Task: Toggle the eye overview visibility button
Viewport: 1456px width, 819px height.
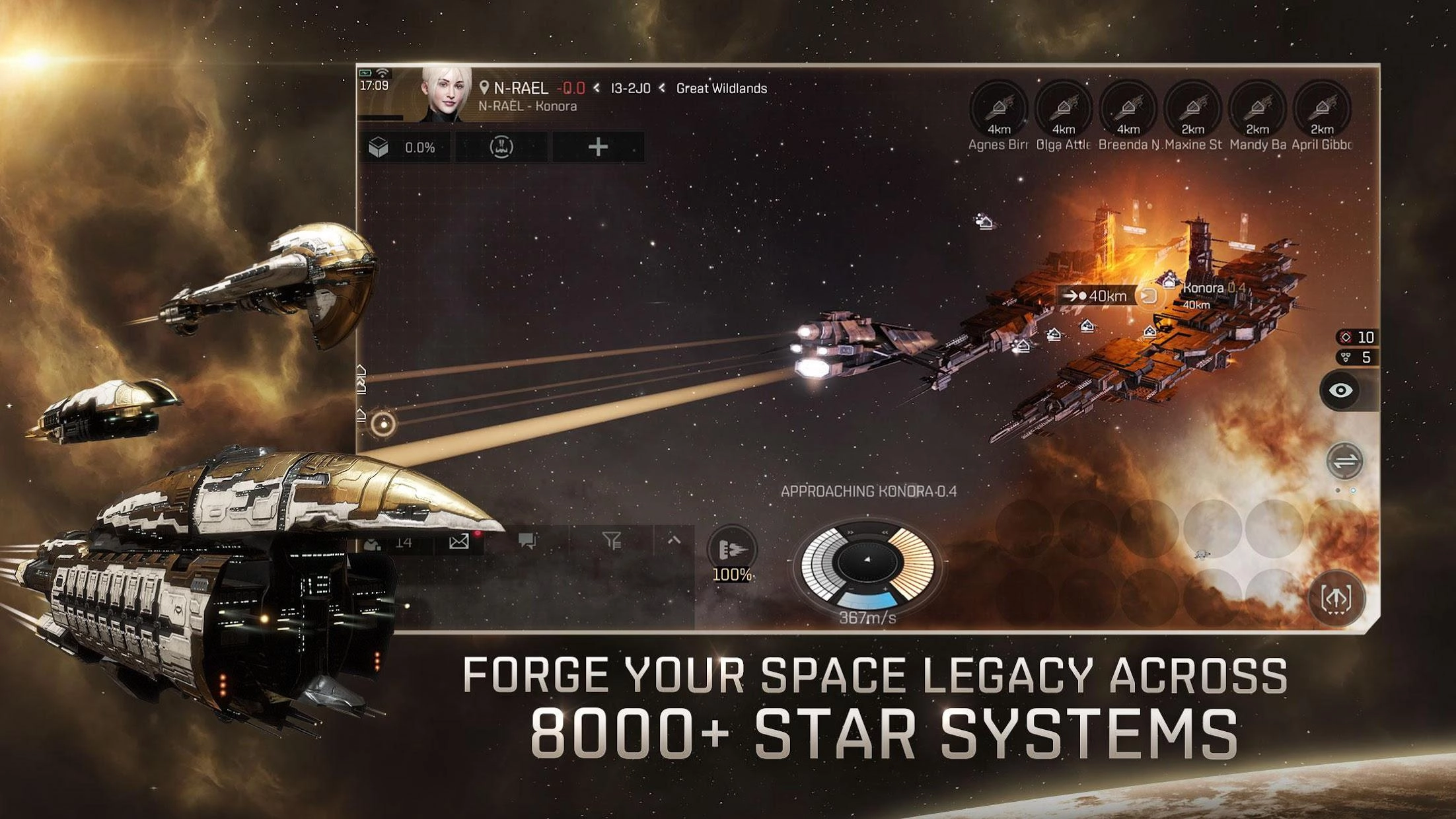Action: point(1340,390)
